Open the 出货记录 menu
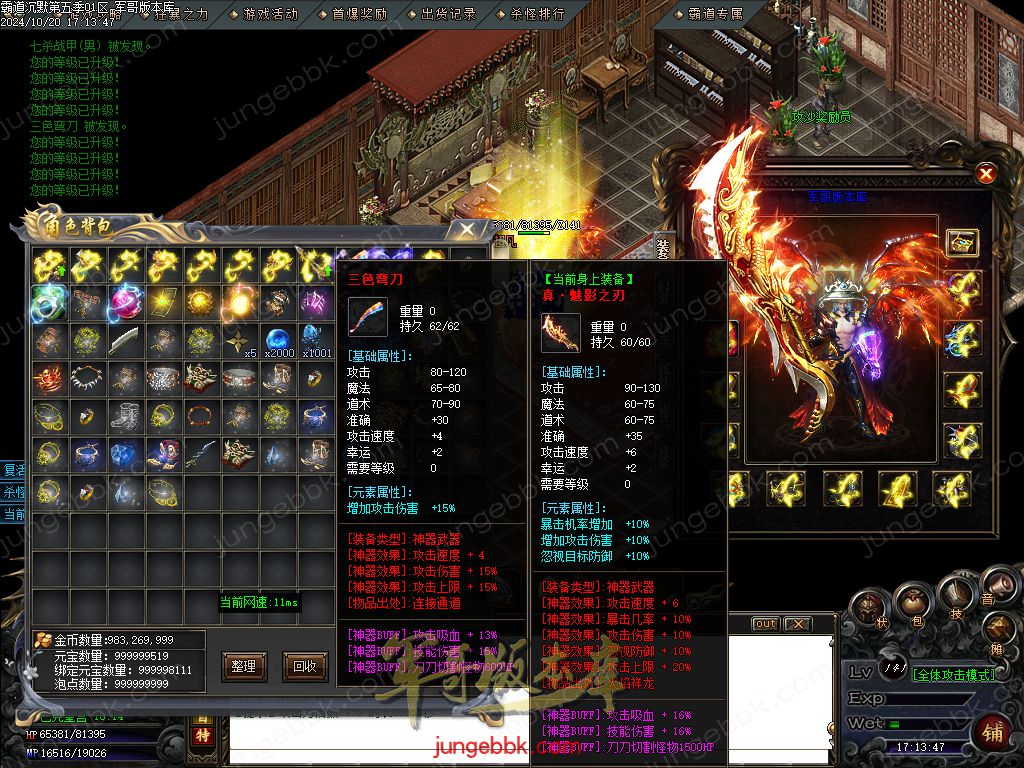 coord(448,14)
